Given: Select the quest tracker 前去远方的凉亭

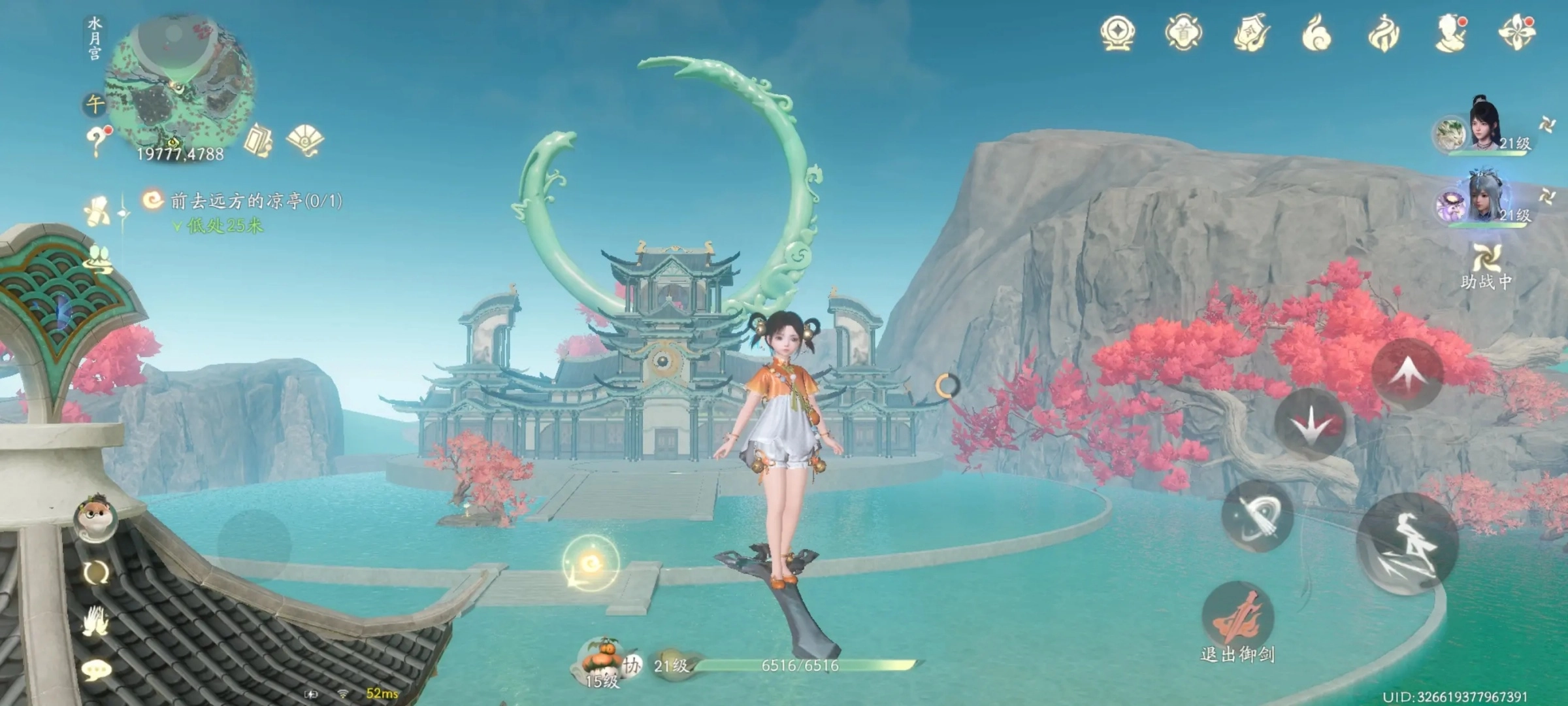Looking at the screenshot, I should (x=255, y=201).
